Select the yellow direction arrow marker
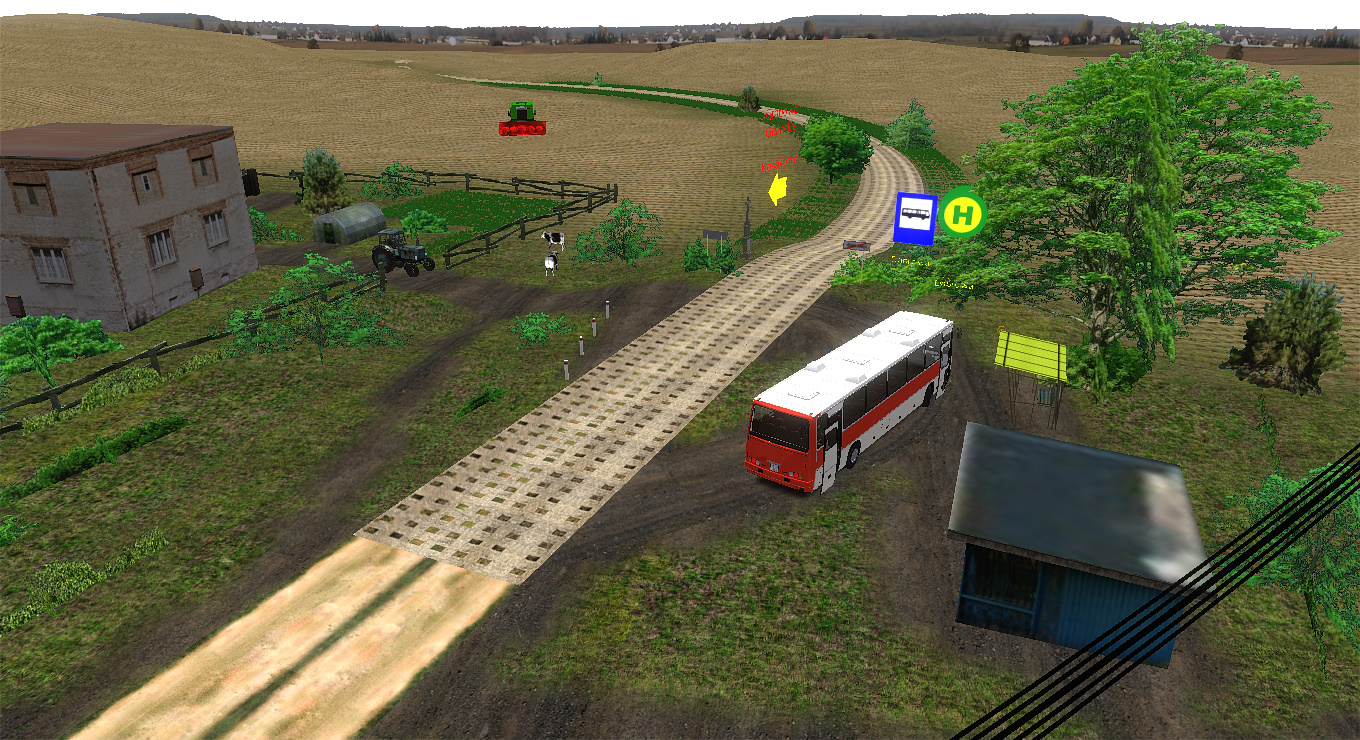This screenshot has height=740, width=1360. [x=777, y=189]
